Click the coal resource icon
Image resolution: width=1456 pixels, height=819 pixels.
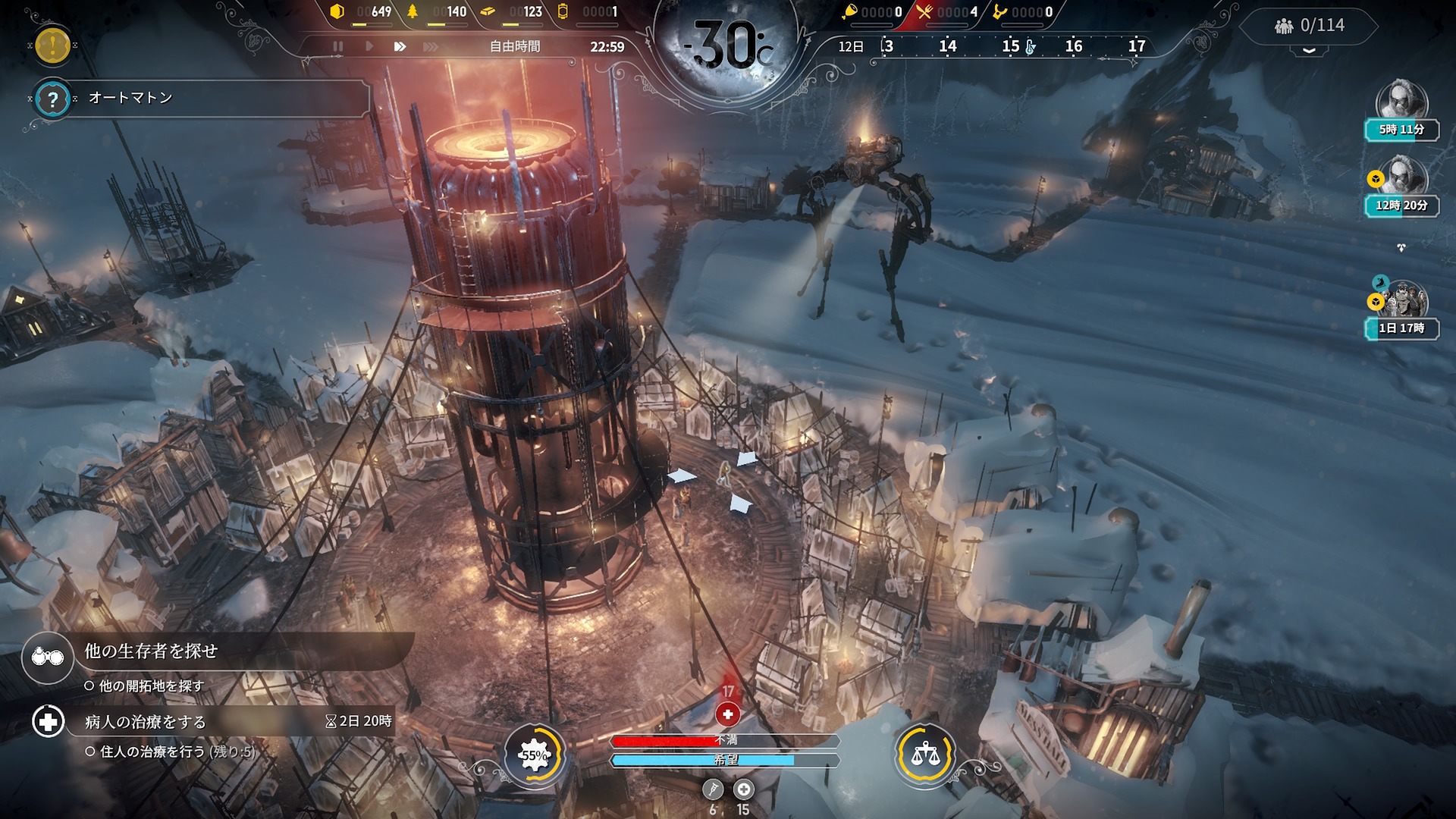(x=337, y=11)
